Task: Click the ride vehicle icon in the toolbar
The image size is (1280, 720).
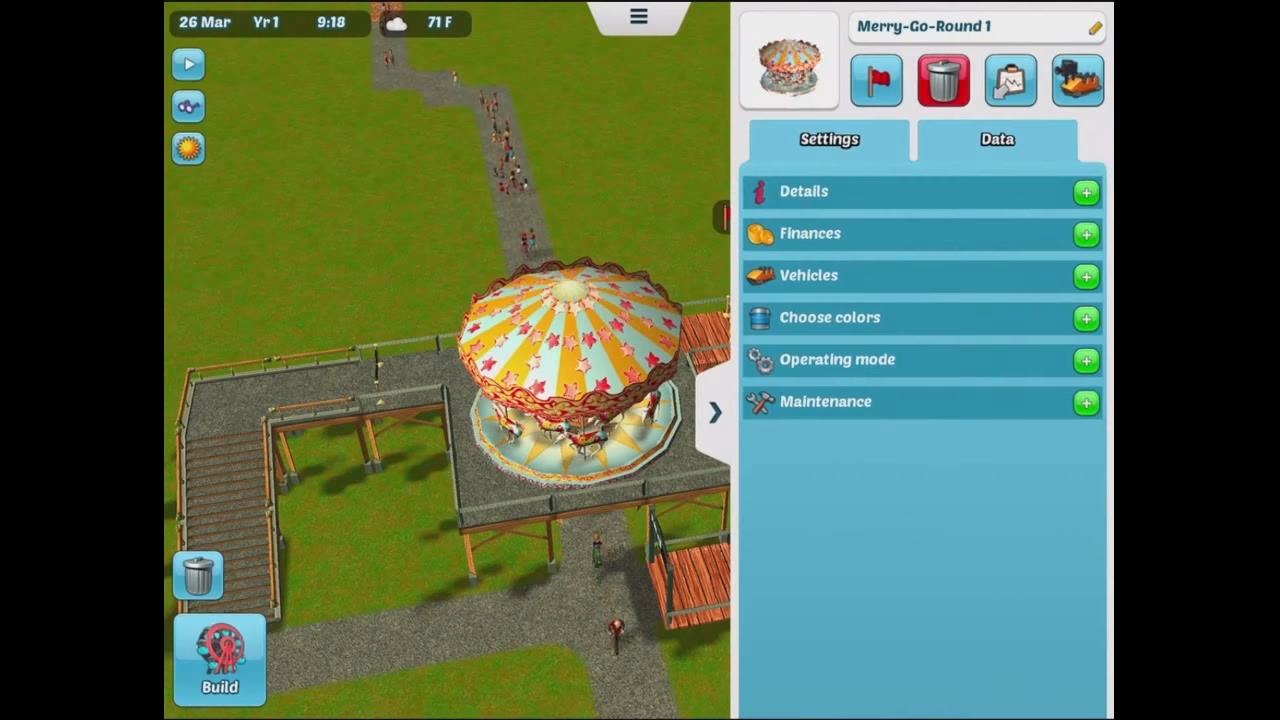Action: 1077,81
